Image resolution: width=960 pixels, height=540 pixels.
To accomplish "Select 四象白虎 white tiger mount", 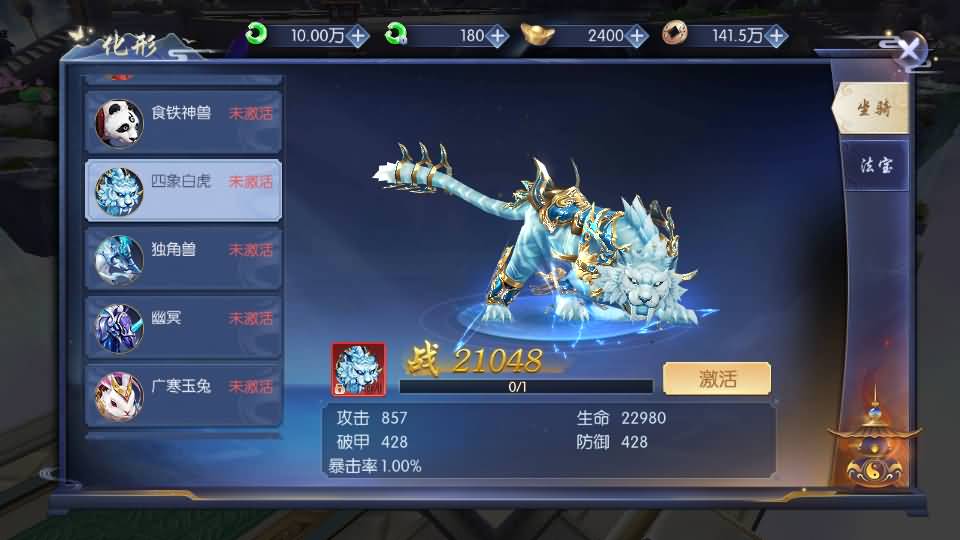I will [x=183, y=188].
